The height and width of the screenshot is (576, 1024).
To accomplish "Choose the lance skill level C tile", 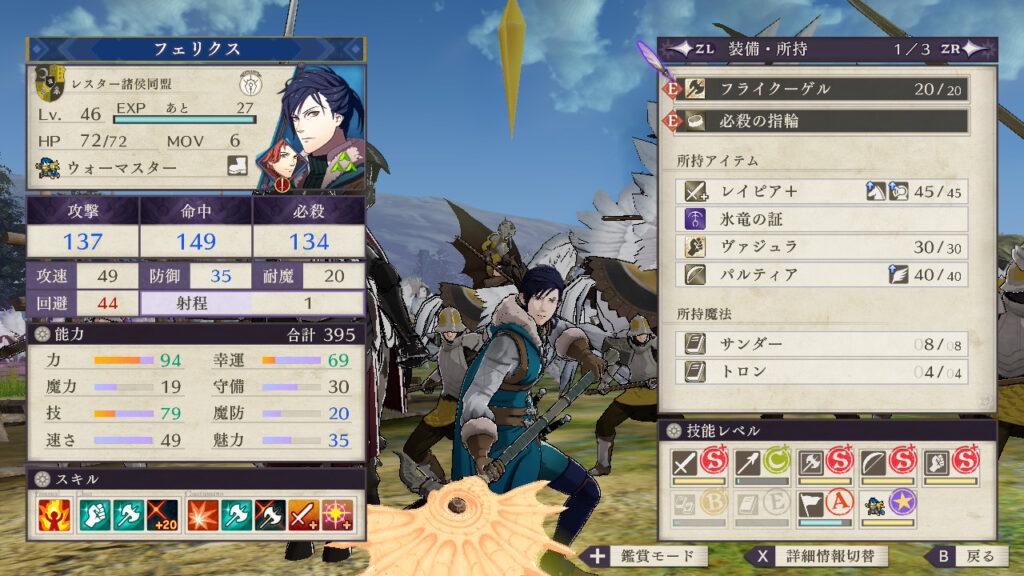I will (x=763, y=466).
